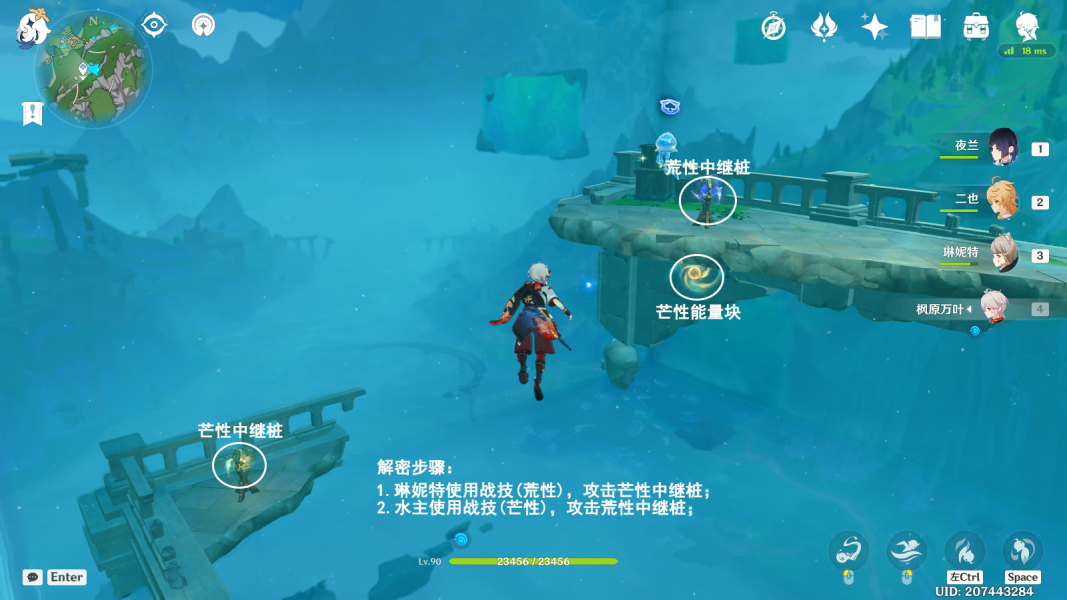The height and width of the screenshot is (600, 1067).
Task: Toggle the eye-shaped elemental sight icon
Action: (154, 25)
